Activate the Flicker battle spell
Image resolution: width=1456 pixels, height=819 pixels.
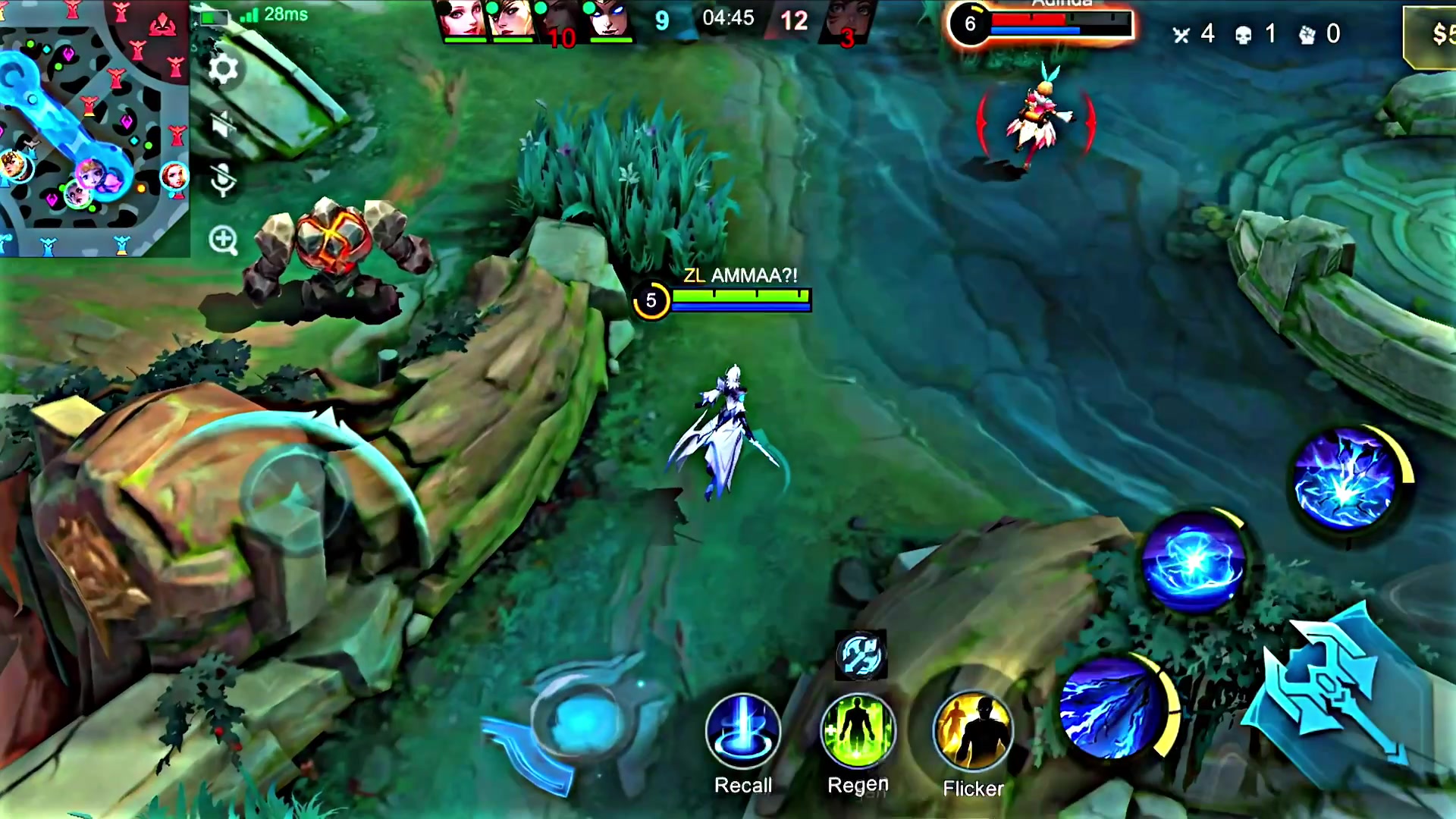click(x=974, y=730)
